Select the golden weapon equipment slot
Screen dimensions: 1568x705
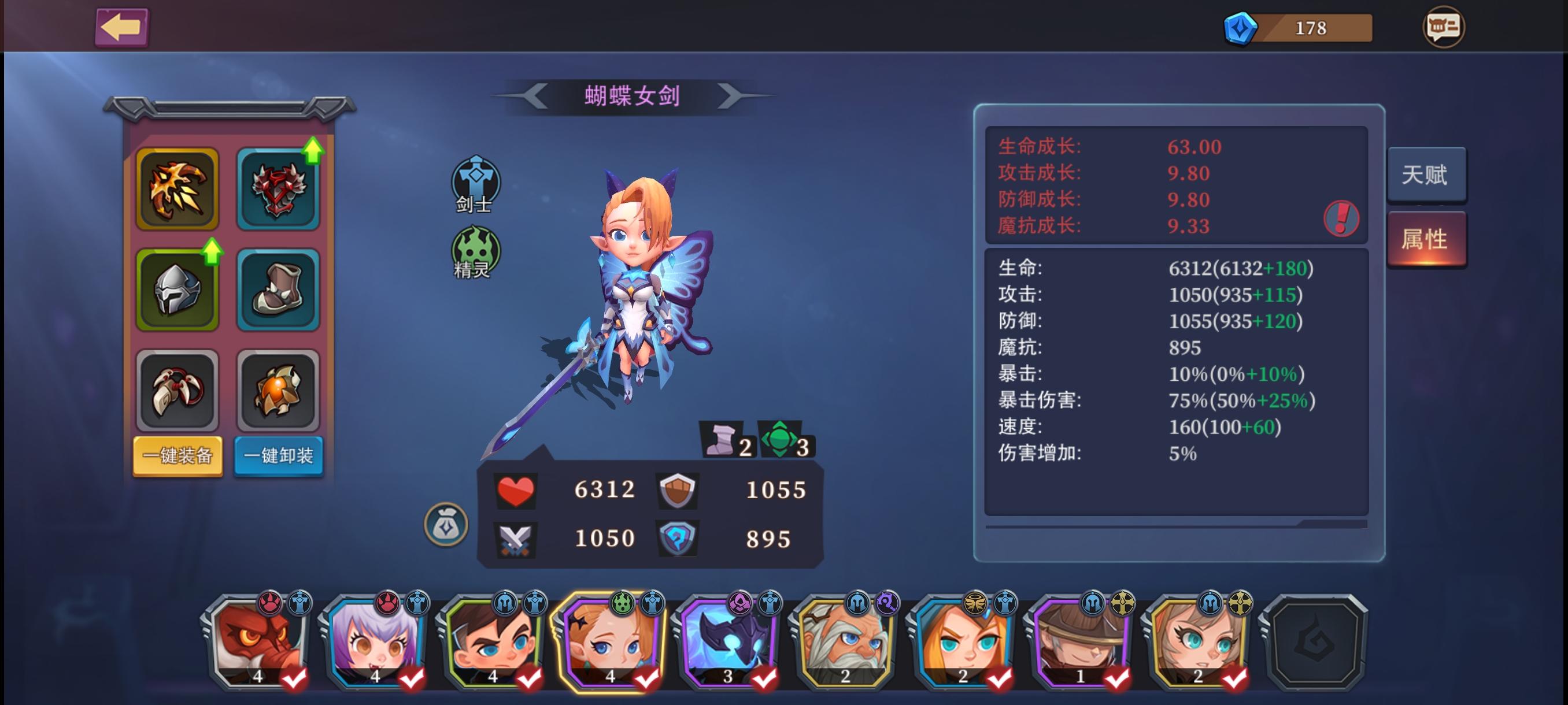tap(177, 188)
